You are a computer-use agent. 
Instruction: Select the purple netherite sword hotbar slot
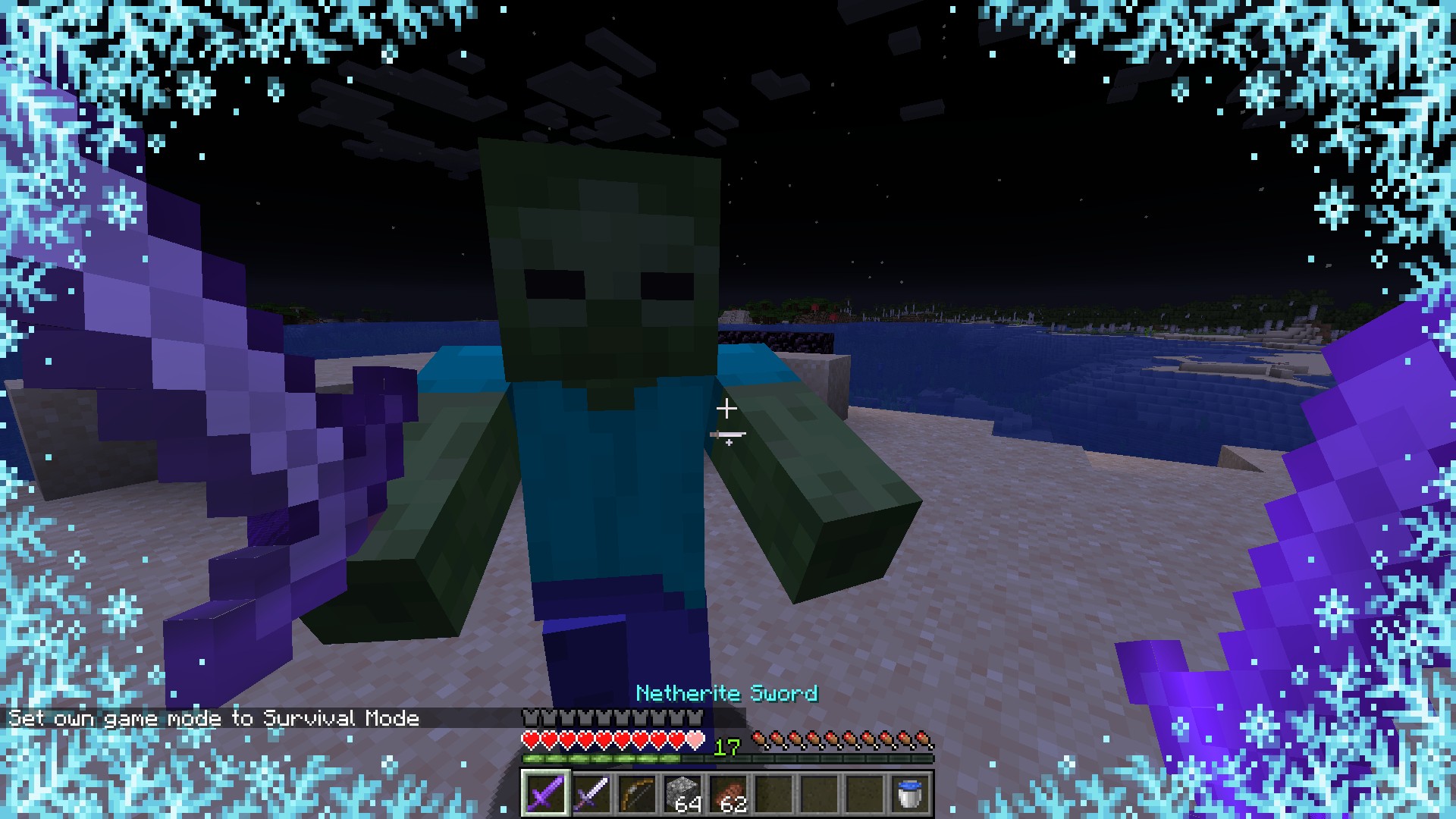(544, 793)
